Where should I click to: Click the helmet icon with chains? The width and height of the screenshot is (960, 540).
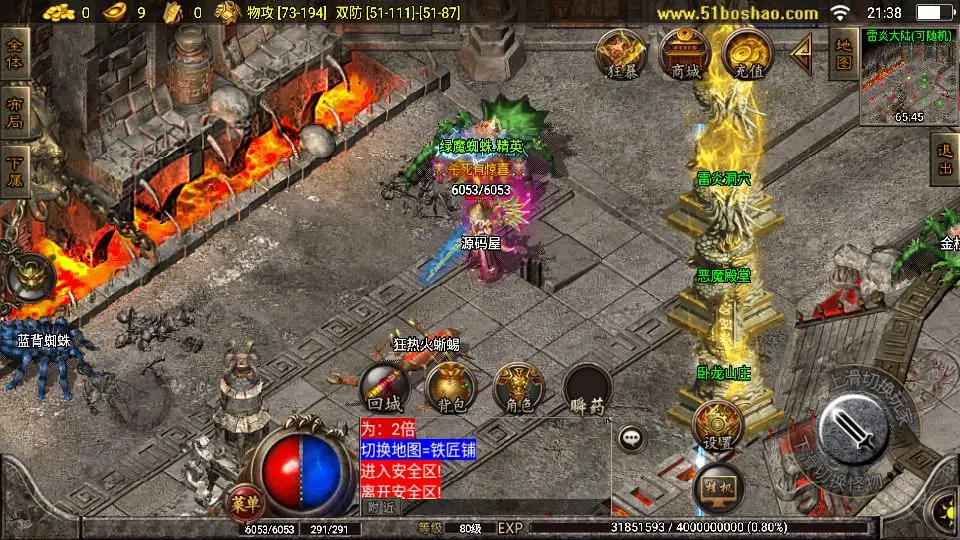coord(30,277)
